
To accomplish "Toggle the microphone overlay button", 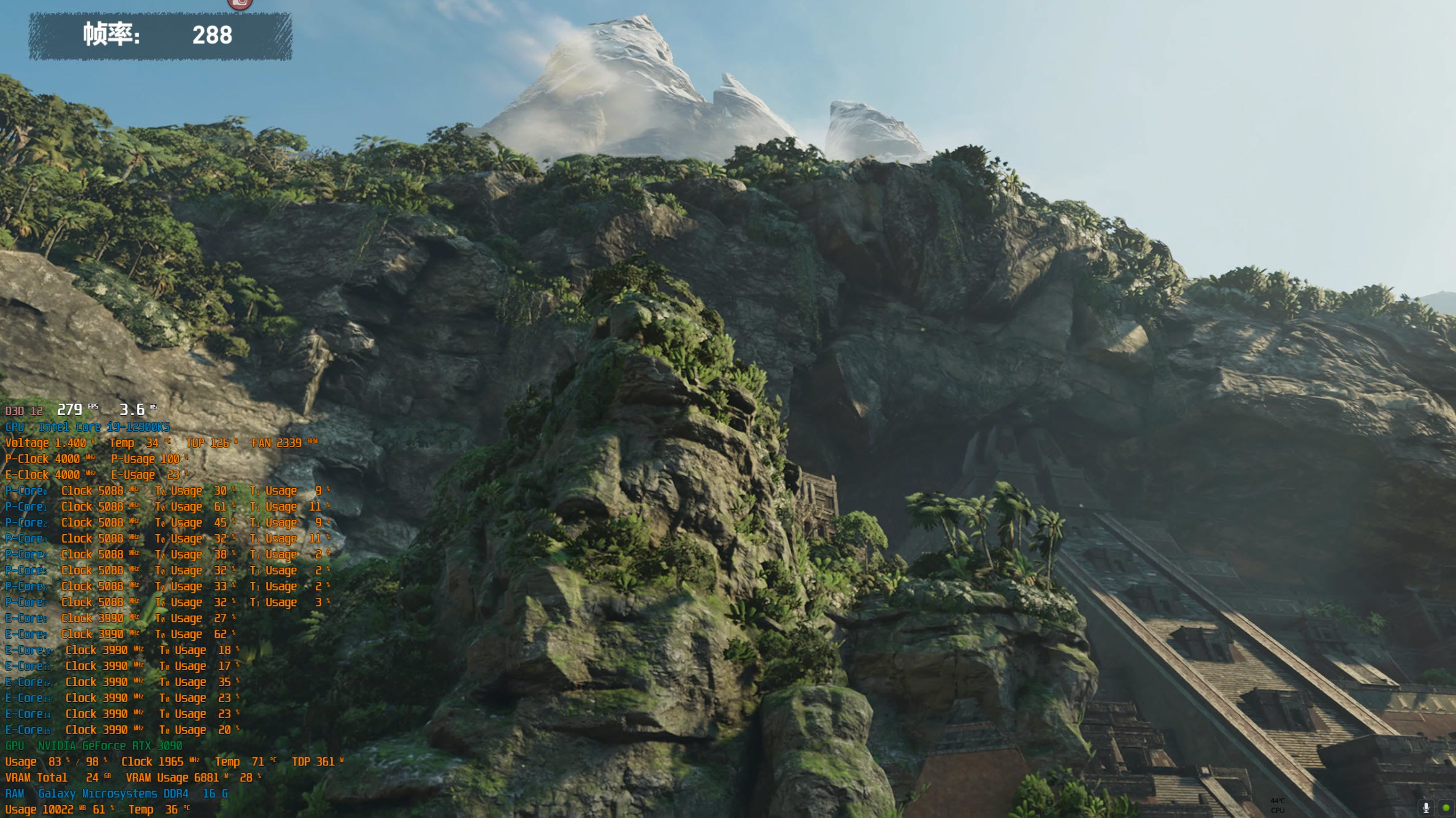I will coord(1426,808).
